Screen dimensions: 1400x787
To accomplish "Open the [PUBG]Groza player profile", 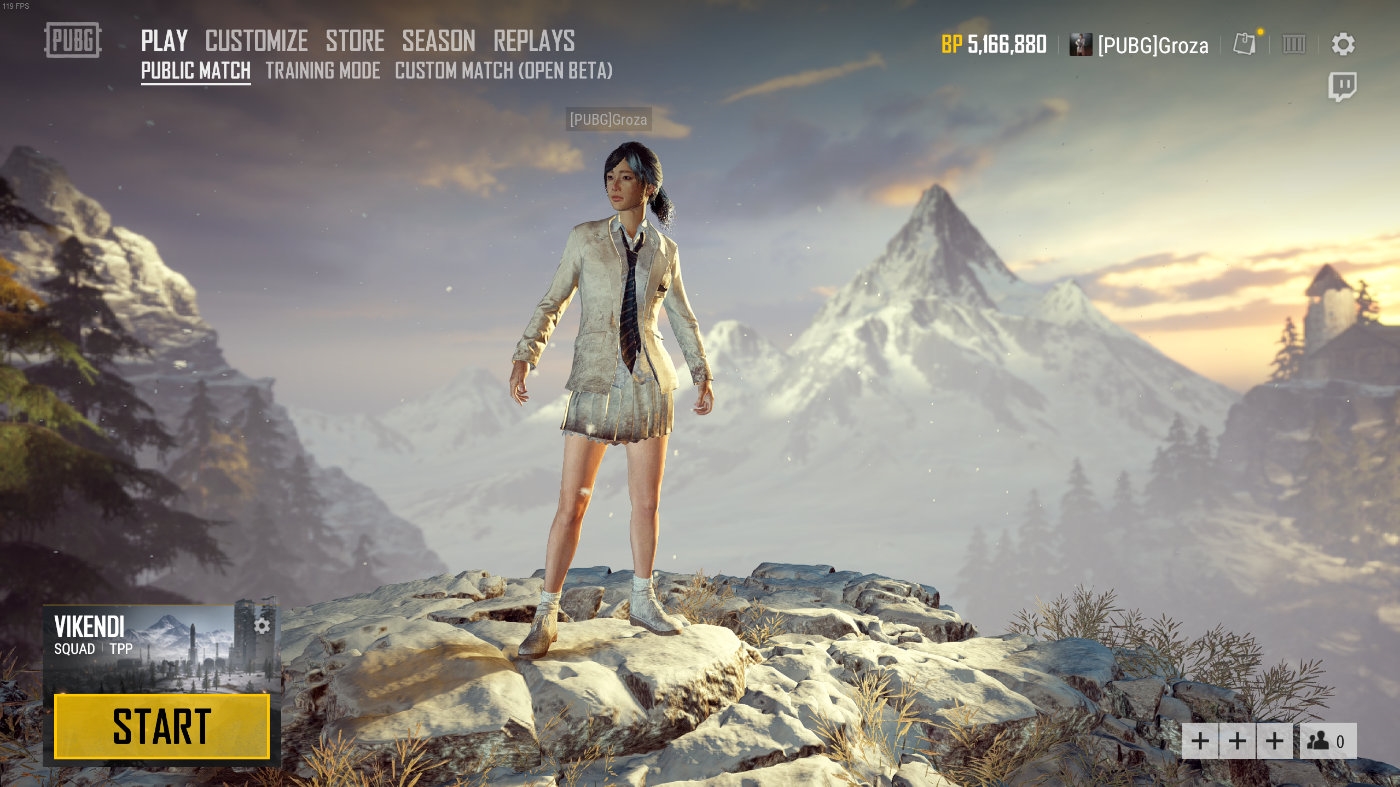I will [1139, 45].
